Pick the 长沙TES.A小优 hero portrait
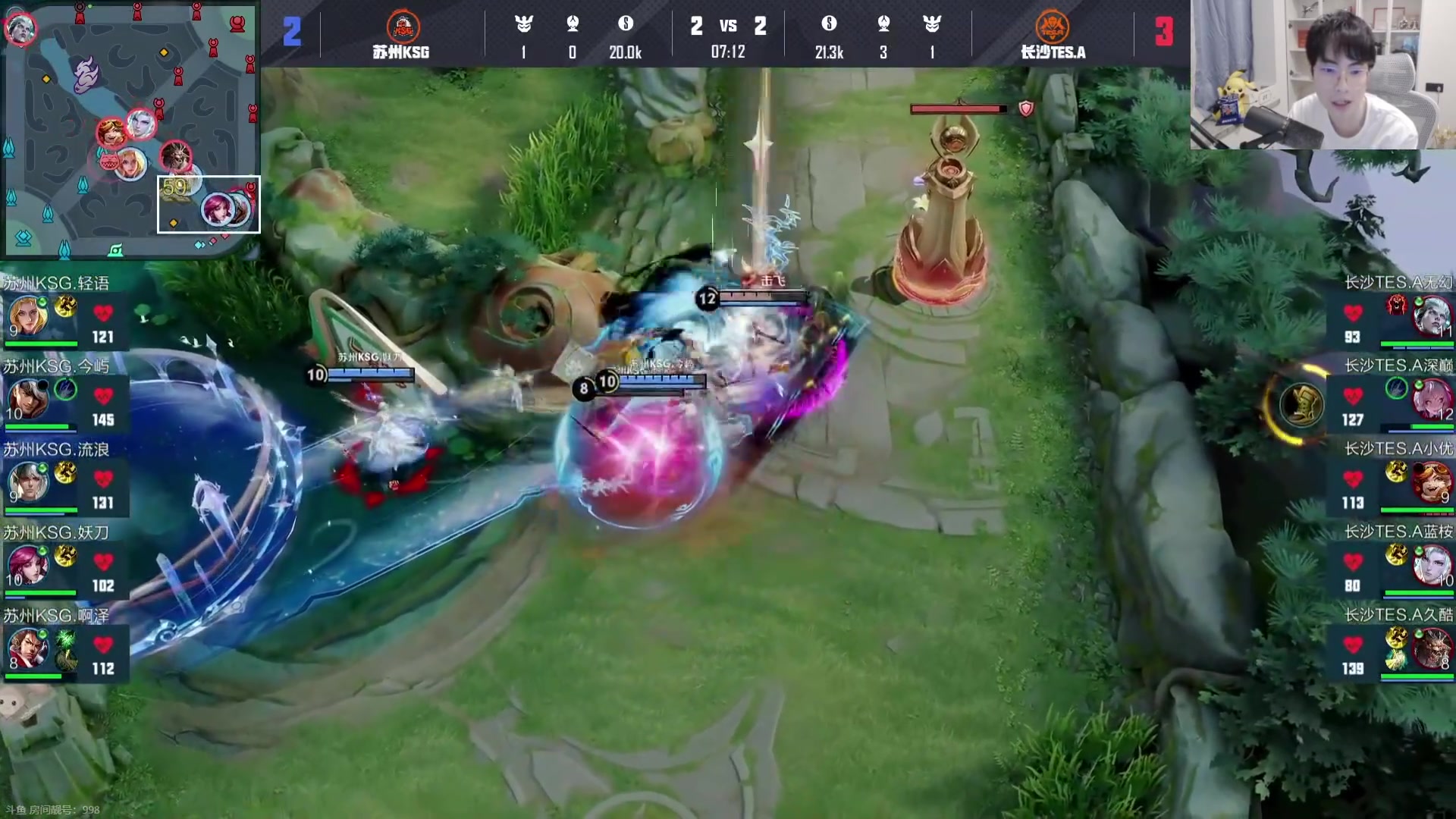 [x=1431, y=482]
